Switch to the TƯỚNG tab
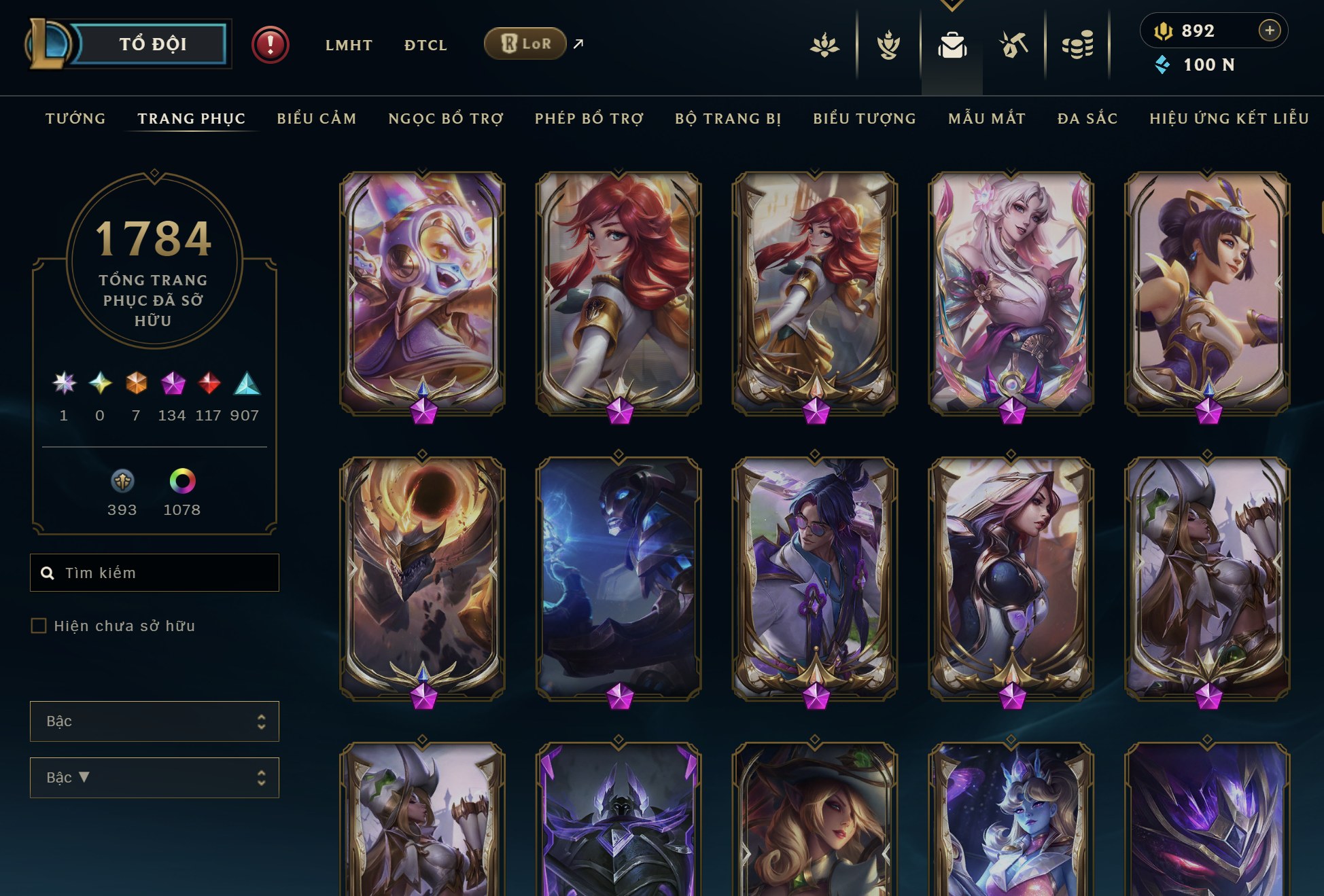Viewport: 1324px width, 896px height. (x=75, y=118)
